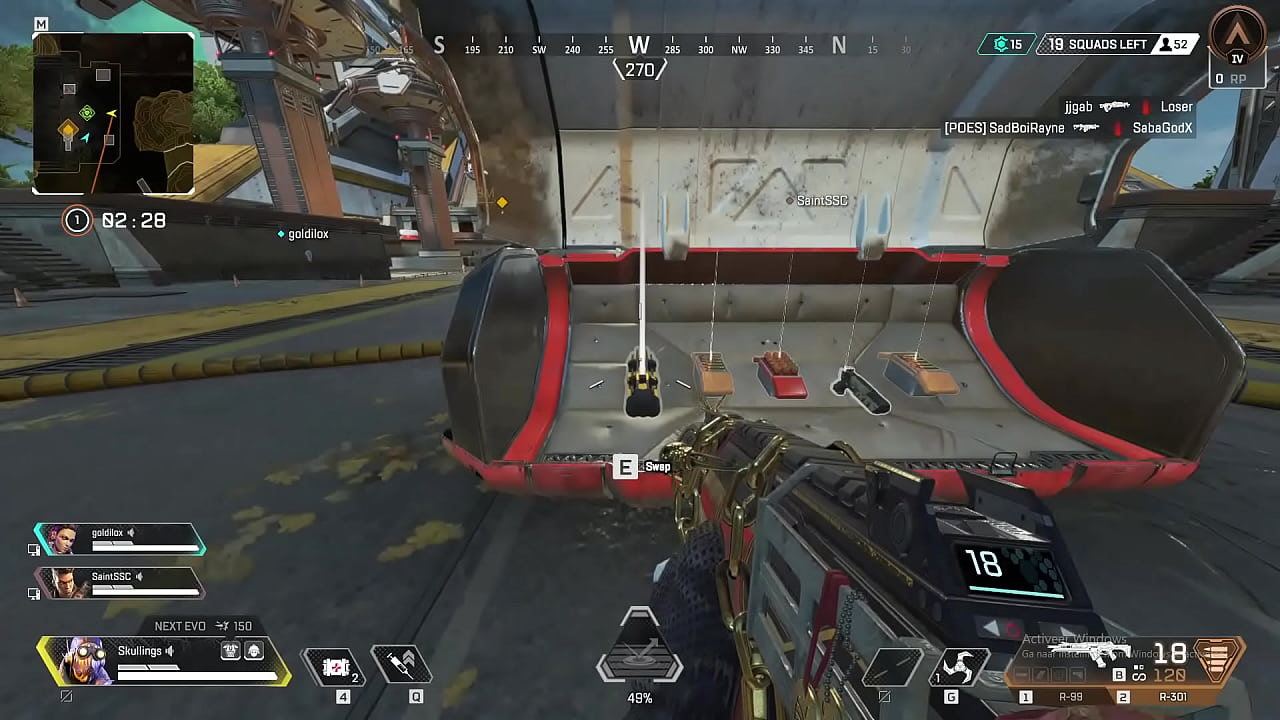
Task: Click goldilox's teammate banner
Action: 120,539
